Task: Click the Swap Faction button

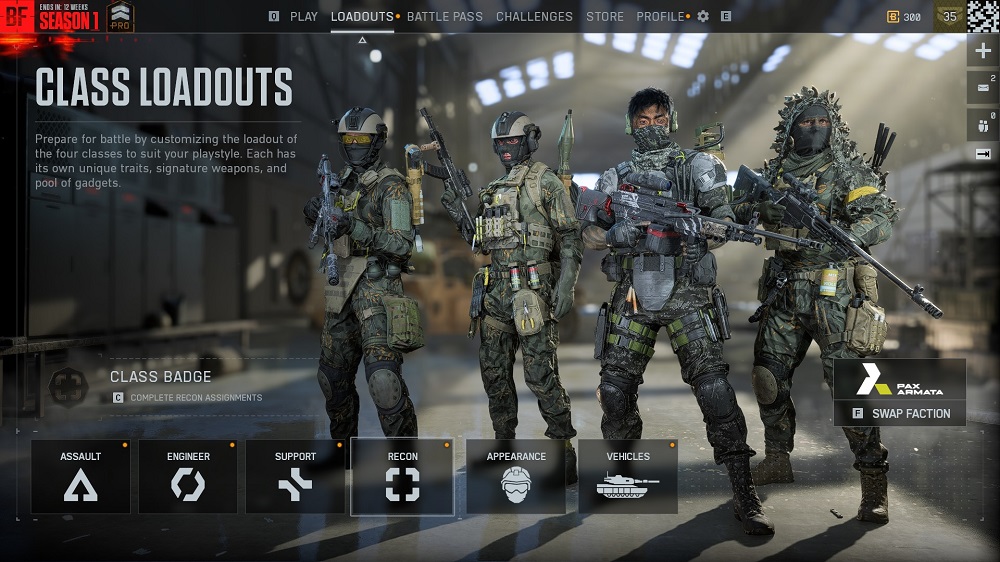Action: [x=900, y=413]
